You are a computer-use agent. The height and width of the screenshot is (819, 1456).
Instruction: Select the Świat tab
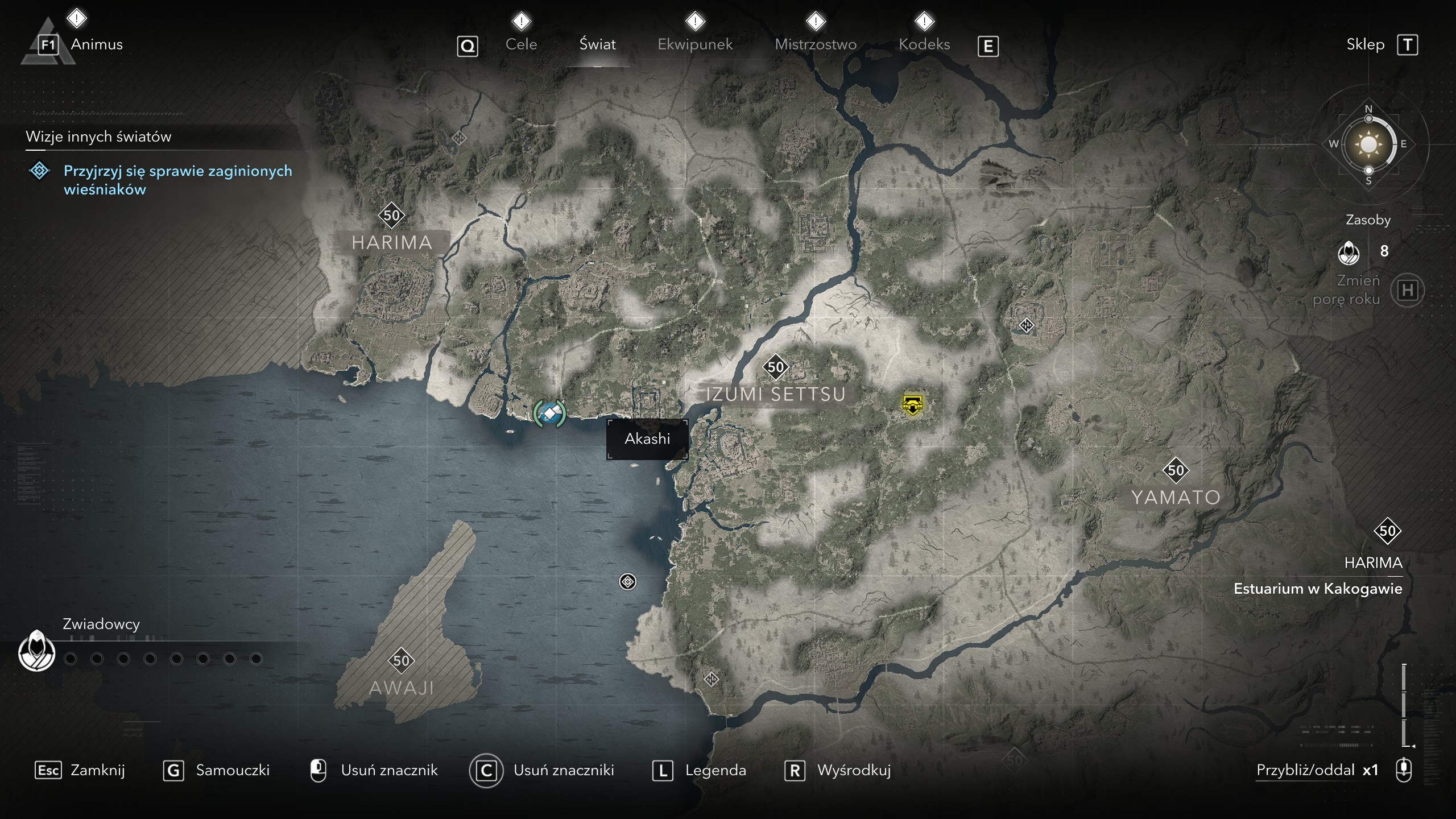tap(597, 44)
